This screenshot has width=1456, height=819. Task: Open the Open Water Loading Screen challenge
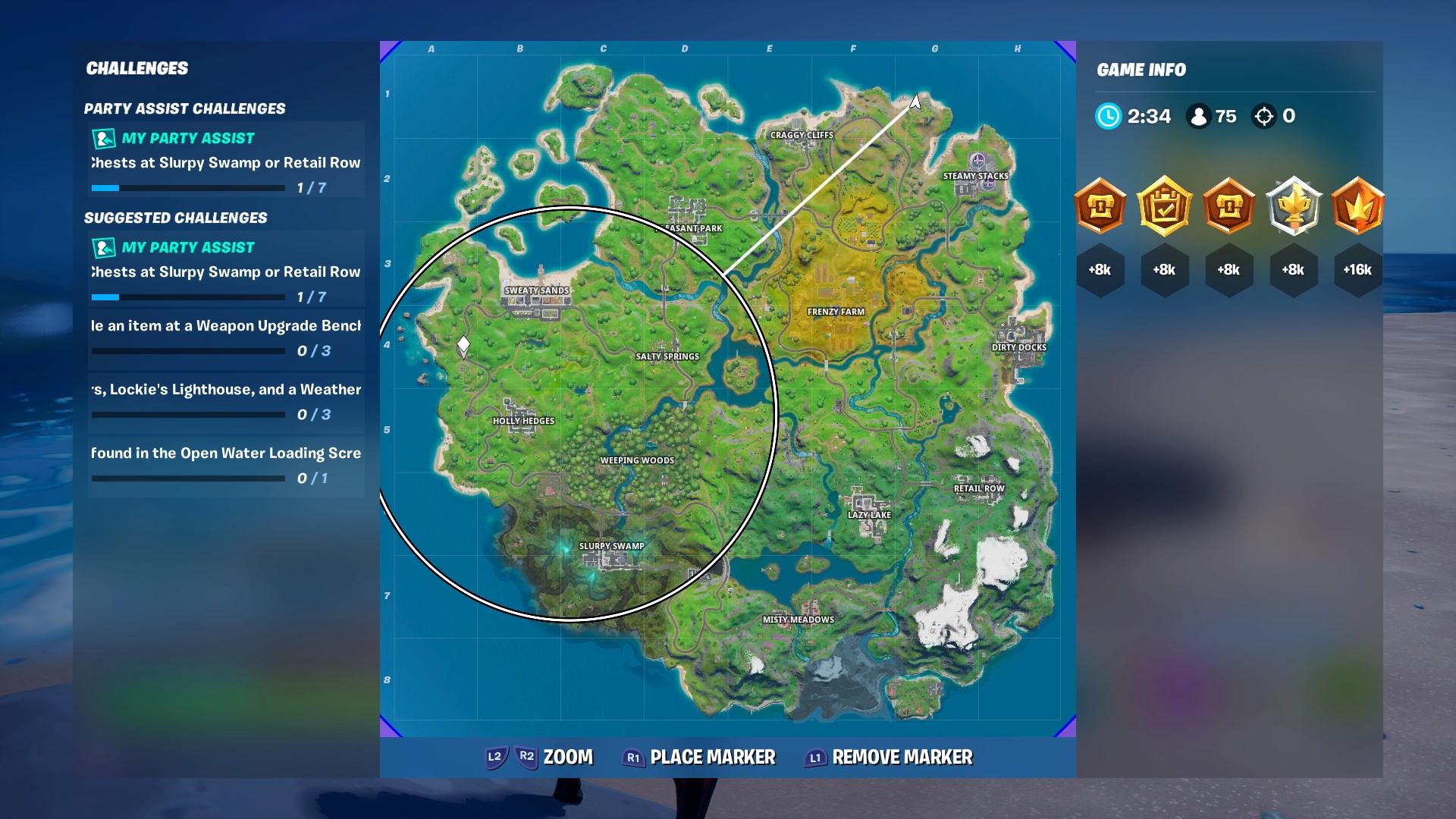[x=226, y=466]
